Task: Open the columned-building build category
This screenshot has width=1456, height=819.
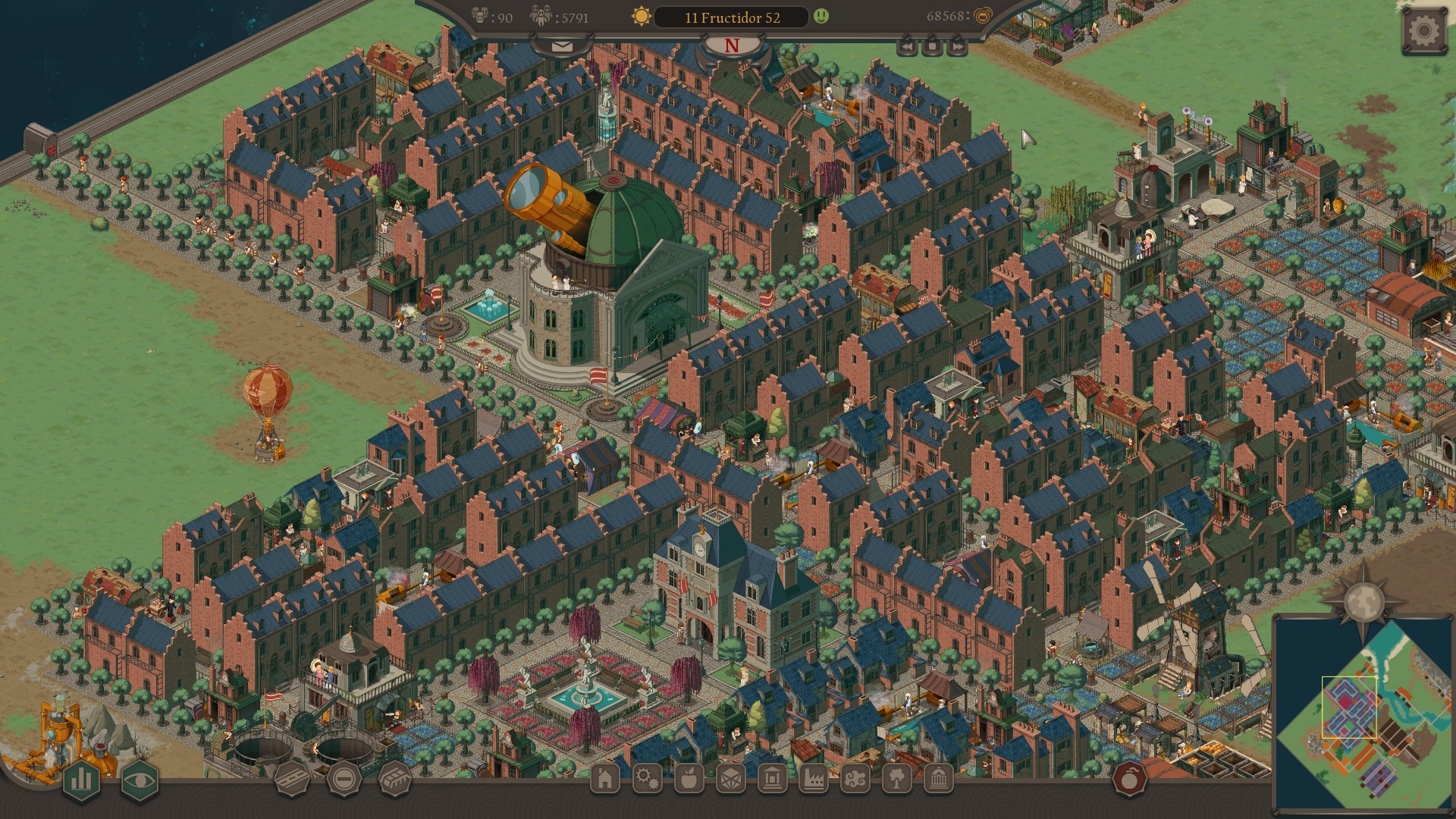Action: click(x=772, y=779)
